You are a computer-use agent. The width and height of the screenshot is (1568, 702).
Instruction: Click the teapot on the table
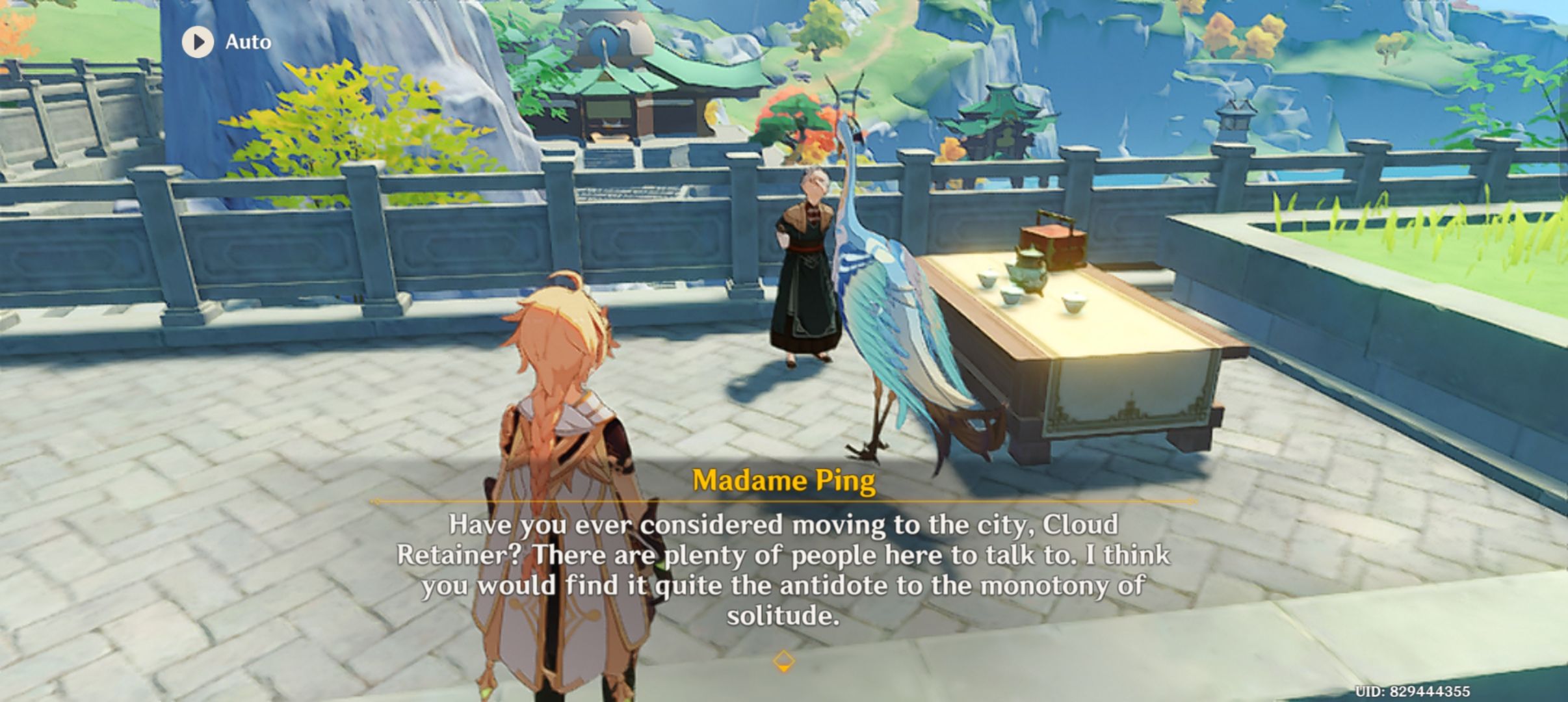[x=1029, y=273]
